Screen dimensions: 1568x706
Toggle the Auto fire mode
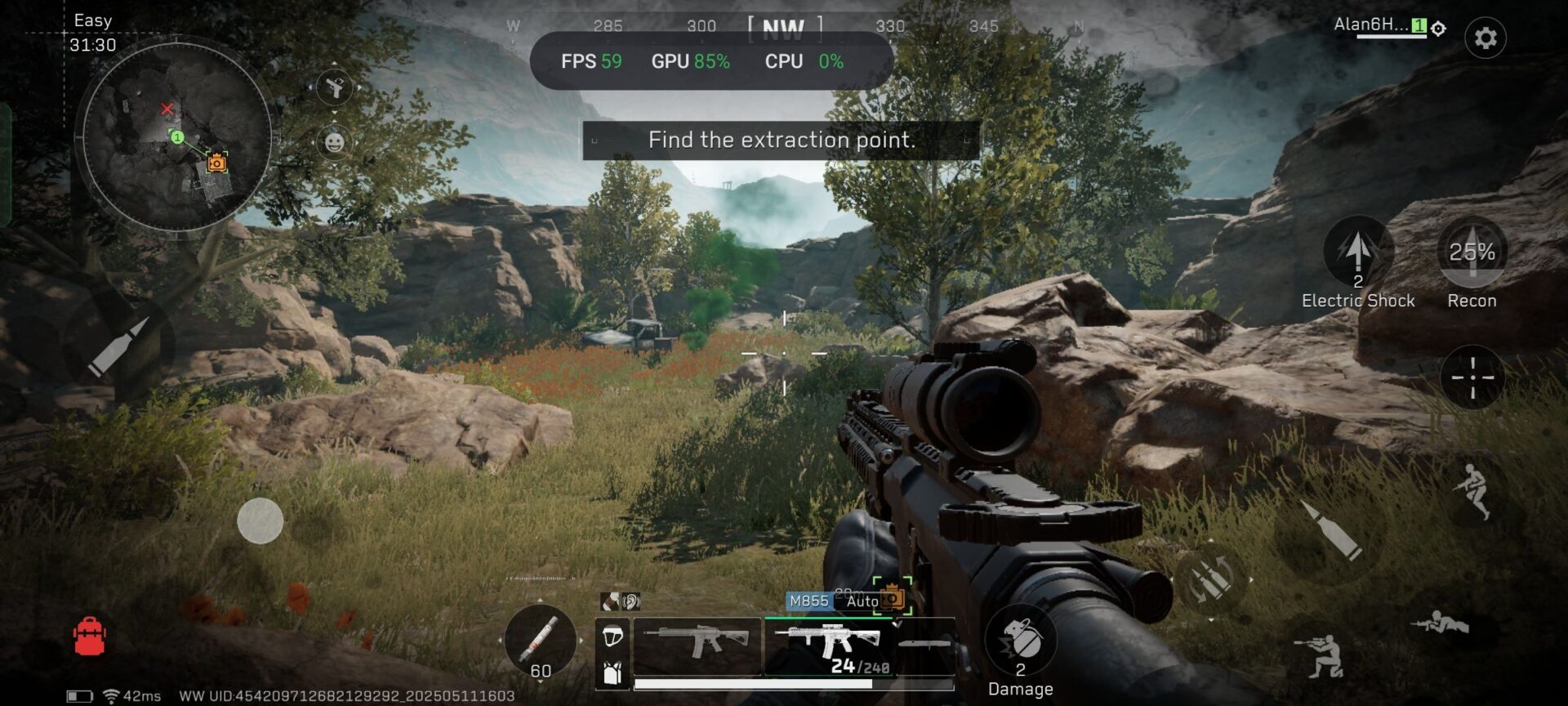[862, 601]
